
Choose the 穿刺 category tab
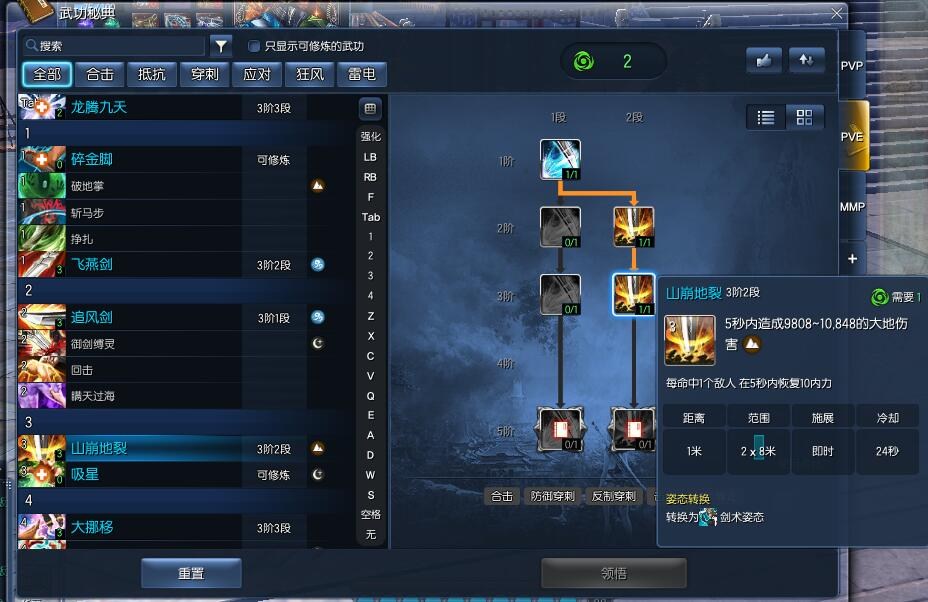tap(204, 74)
